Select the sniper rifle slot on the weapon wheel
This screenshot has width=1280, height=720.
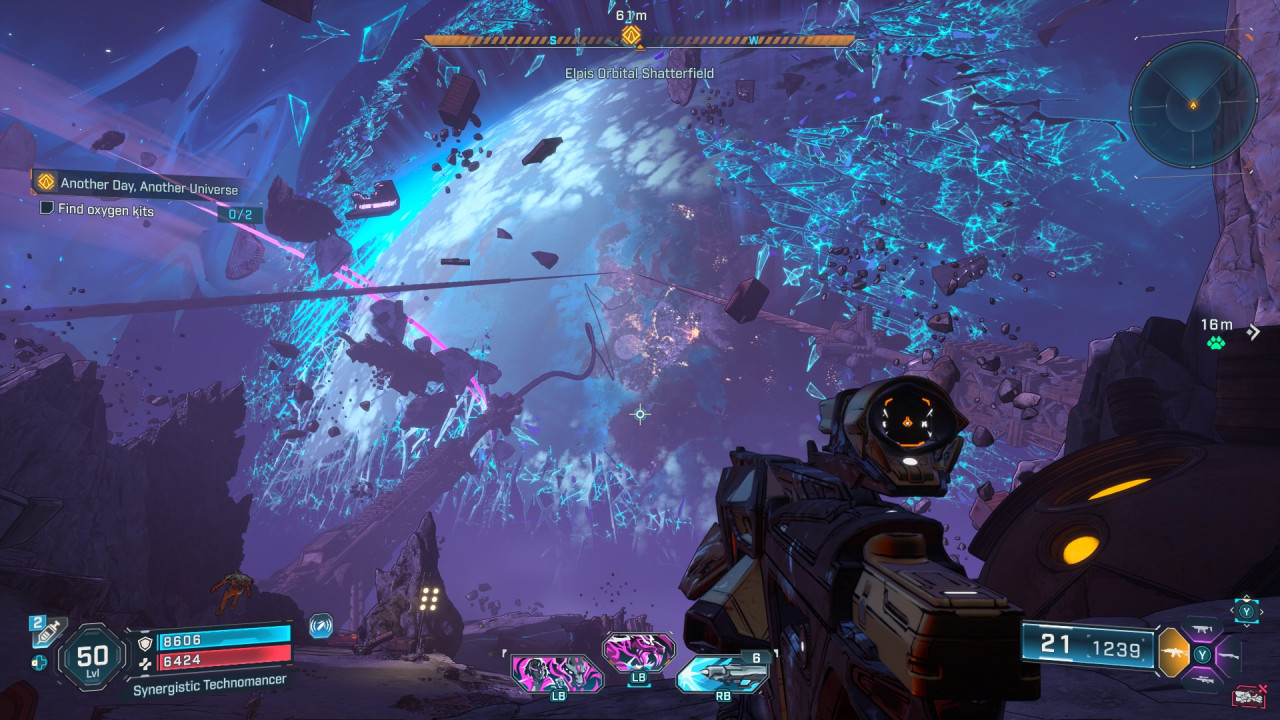pyautogui.click(x=1203, y=680)
